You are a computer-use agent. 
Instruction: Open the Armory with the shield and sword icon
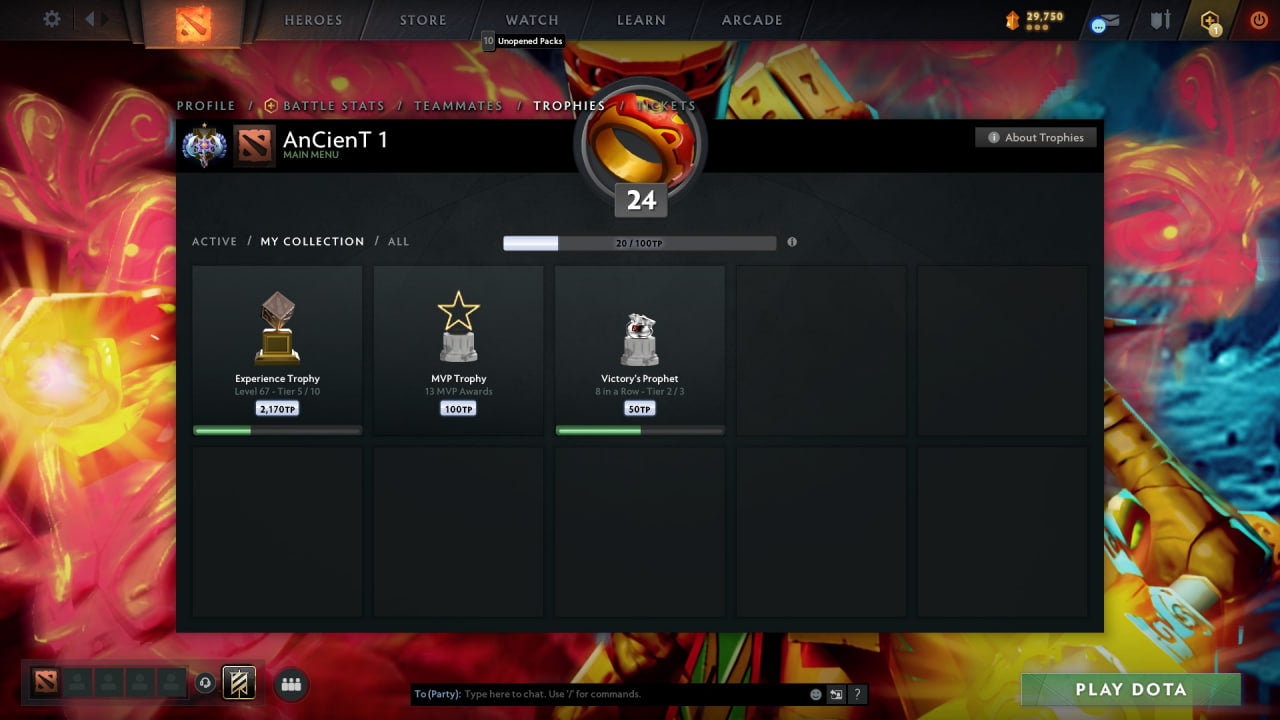[x=1159, y=20]
